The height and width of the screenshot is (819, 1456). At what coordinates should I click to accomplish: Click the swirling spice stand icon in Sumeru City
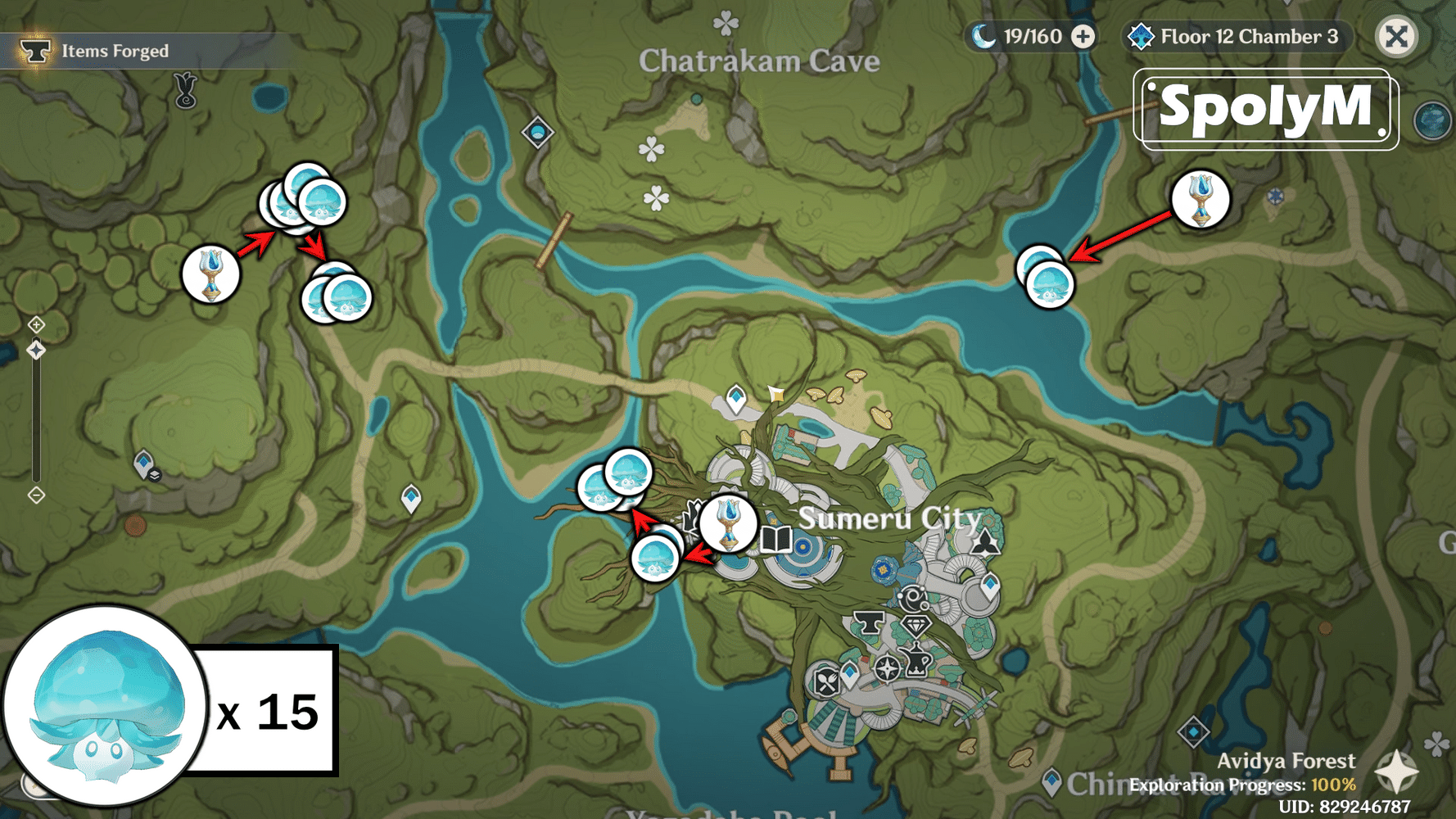(913, 598)
